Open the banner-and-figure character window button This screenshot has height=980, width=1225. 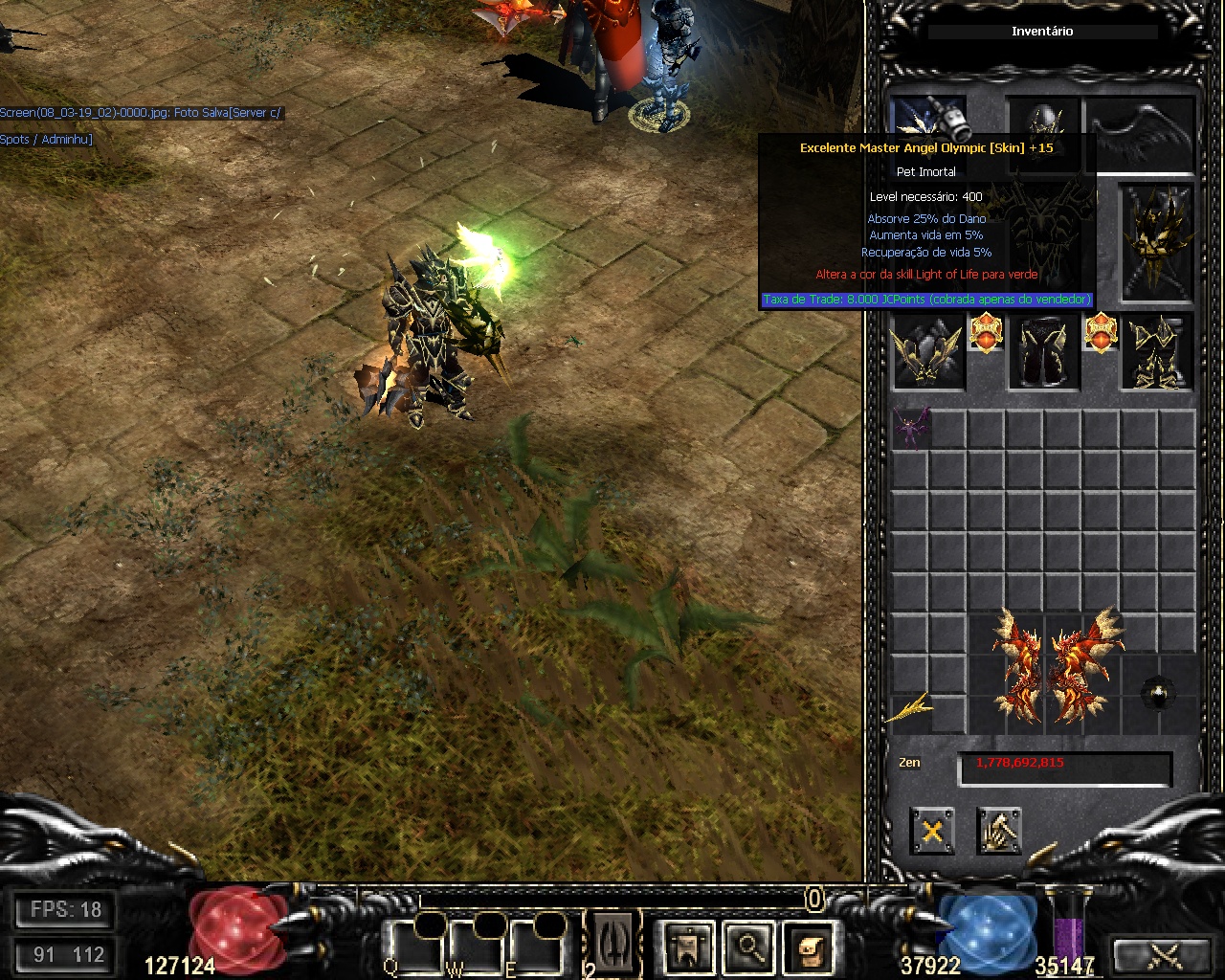pos(688,947)
